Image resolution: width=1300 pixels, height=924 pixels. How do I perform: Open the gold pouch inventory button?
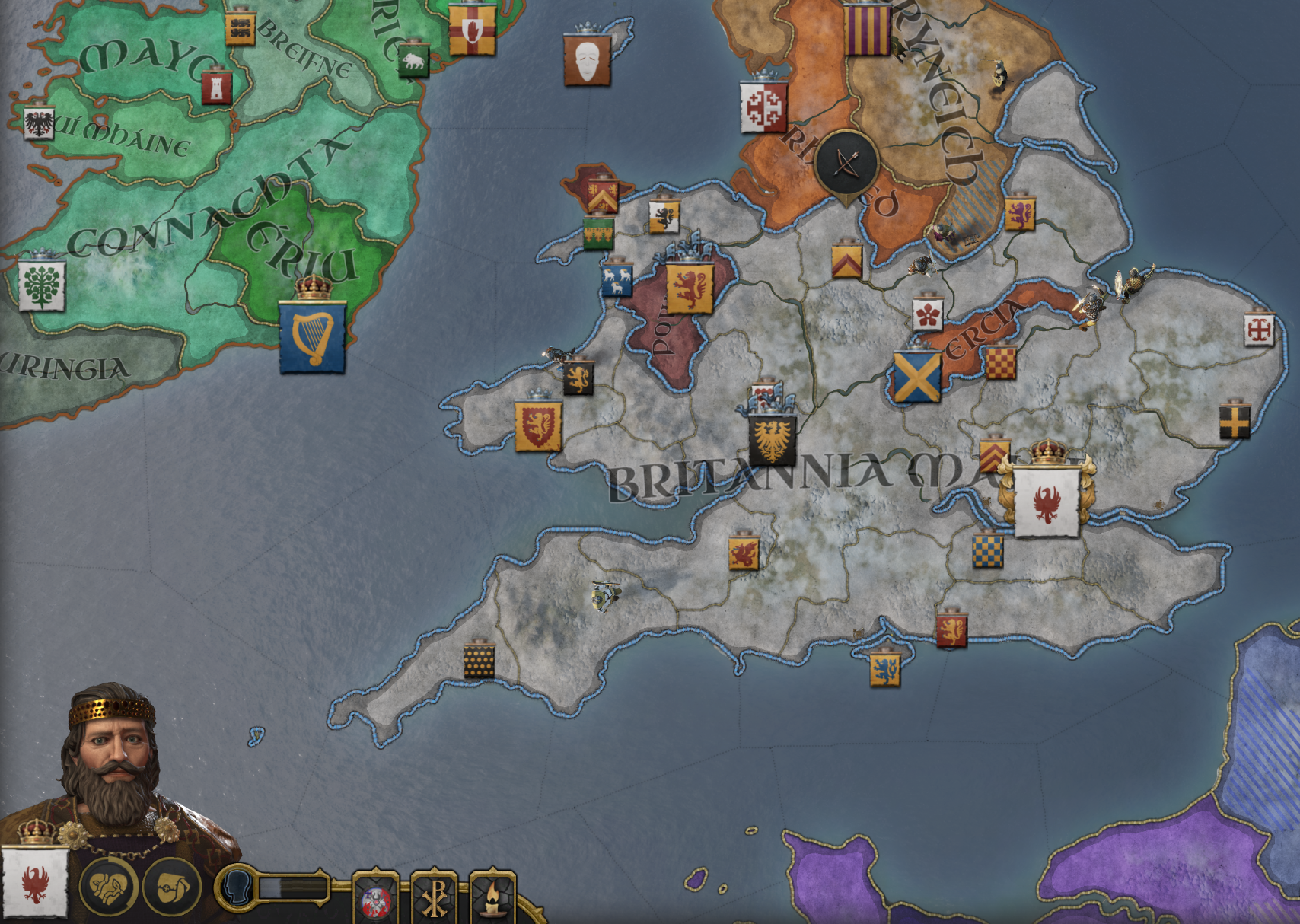pyautogui.click(x=171, y=887)
